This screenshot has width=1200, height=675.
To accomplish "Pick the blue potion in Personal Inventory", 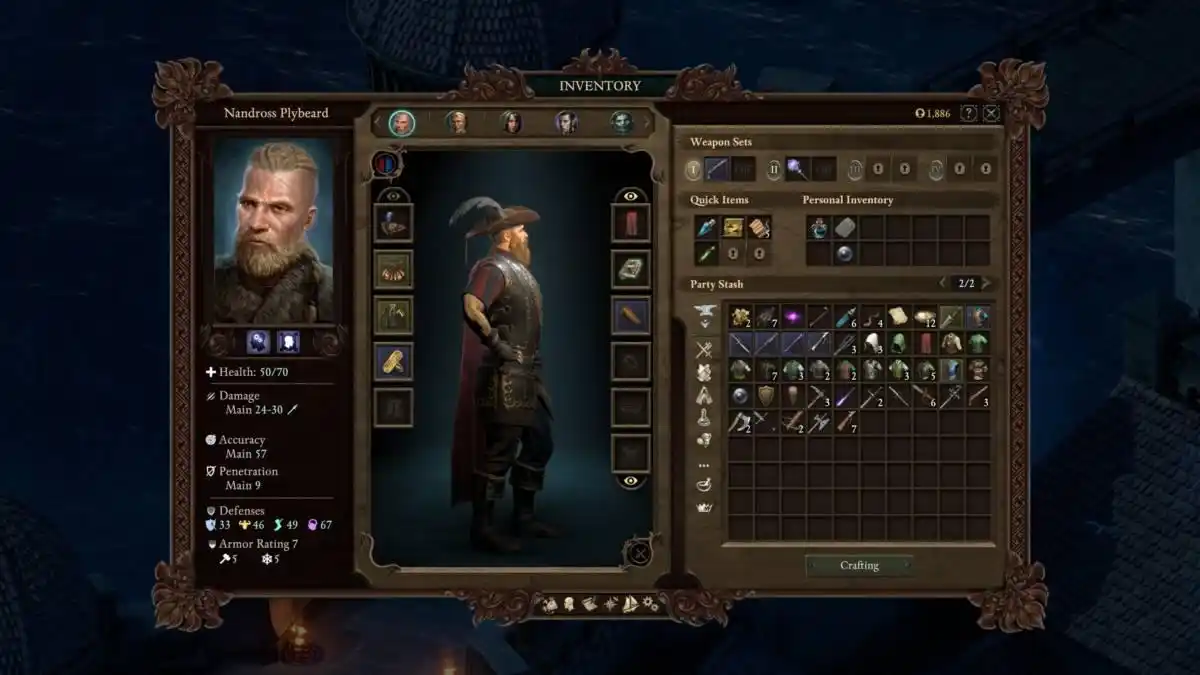I will (818, 228).
